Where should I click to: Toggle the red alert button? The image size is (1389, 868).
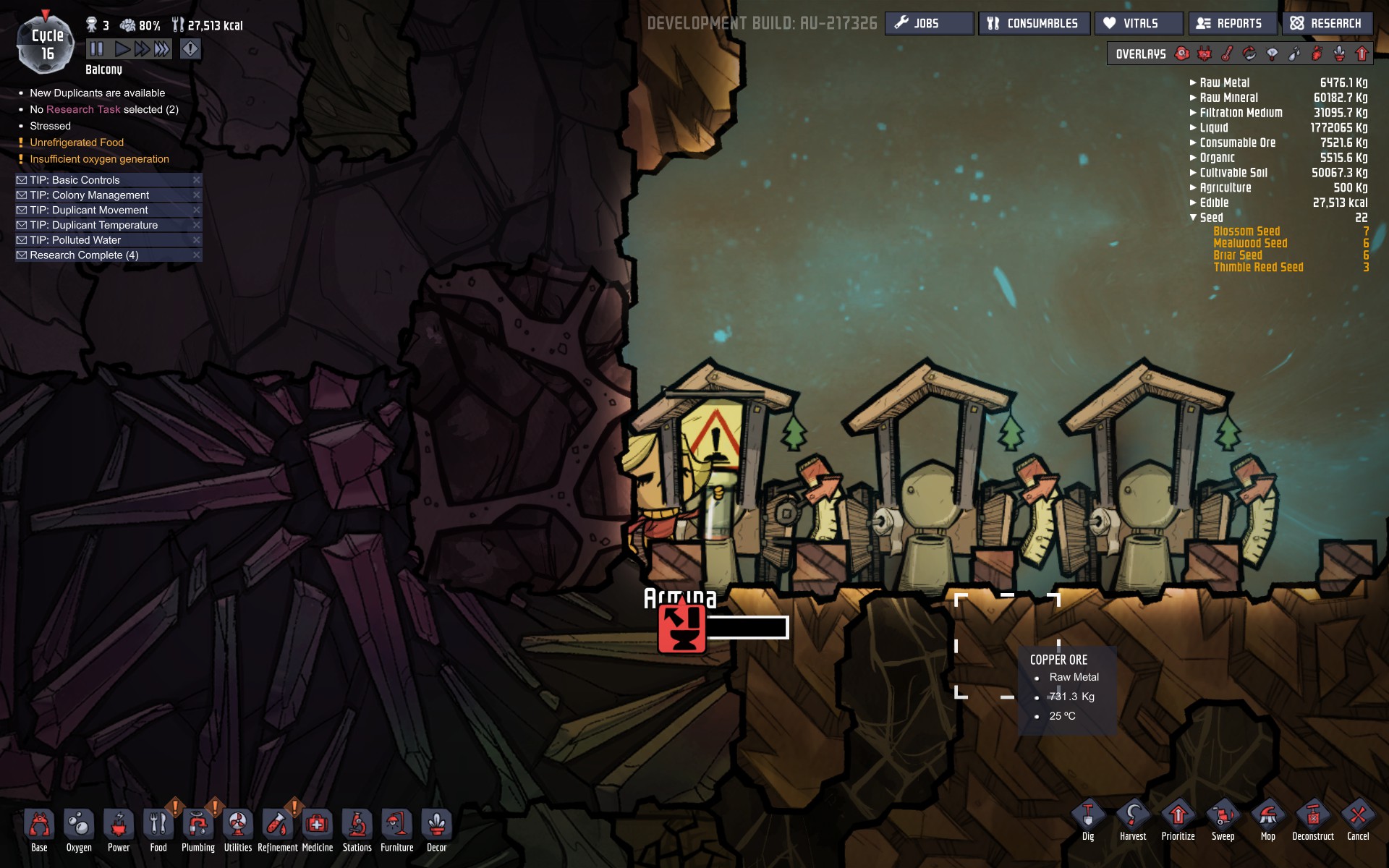click(190, 49)
